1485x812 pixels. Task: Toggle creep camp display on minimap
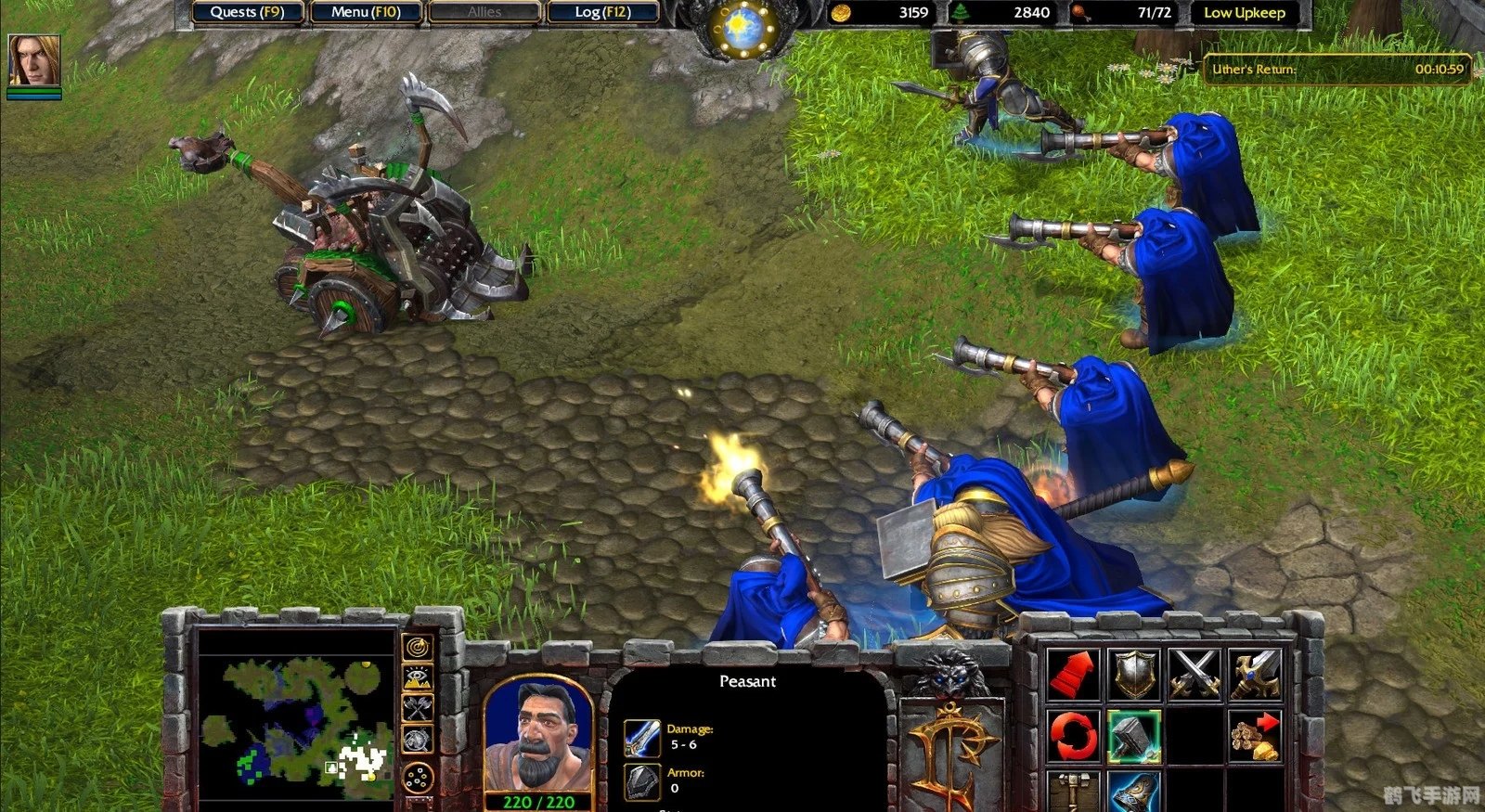click(x=419, y=740)
